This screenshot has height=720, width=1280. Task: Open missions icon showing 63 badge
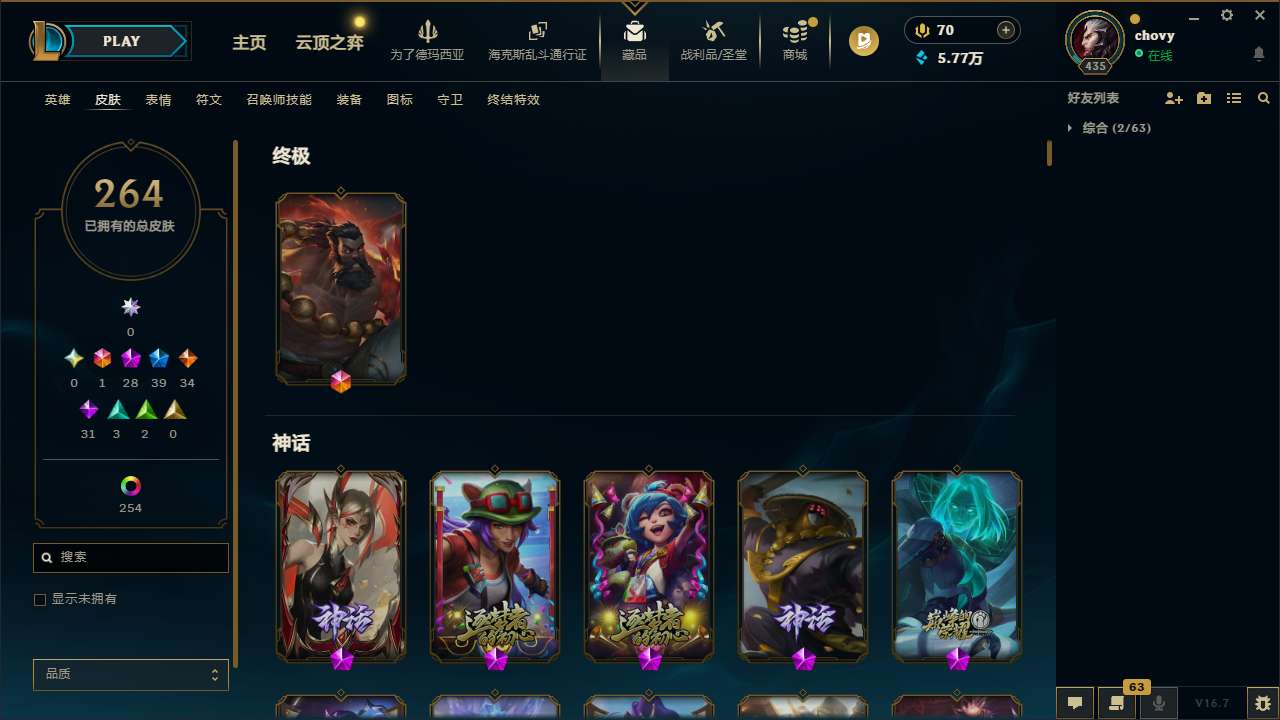tap(1117, 703)
